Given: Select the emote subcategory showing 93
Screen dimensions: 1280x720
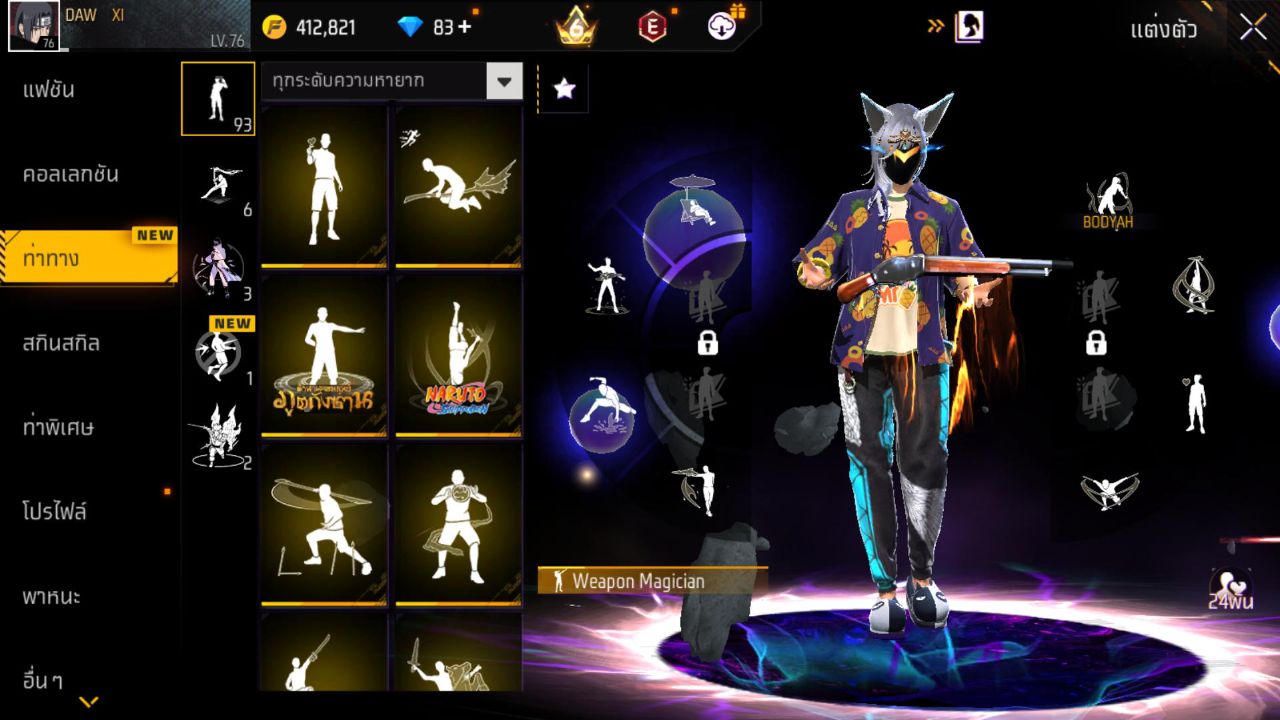Looking at the screenshot, I should pyautogui.click(x=218, y=99).
